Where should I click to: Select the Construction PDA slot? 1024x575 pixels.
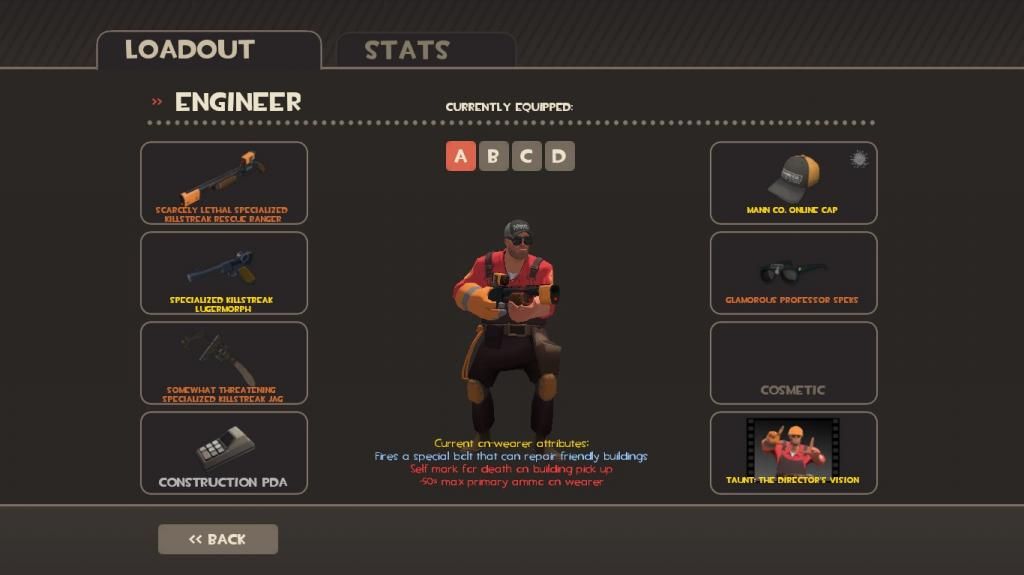224,453
